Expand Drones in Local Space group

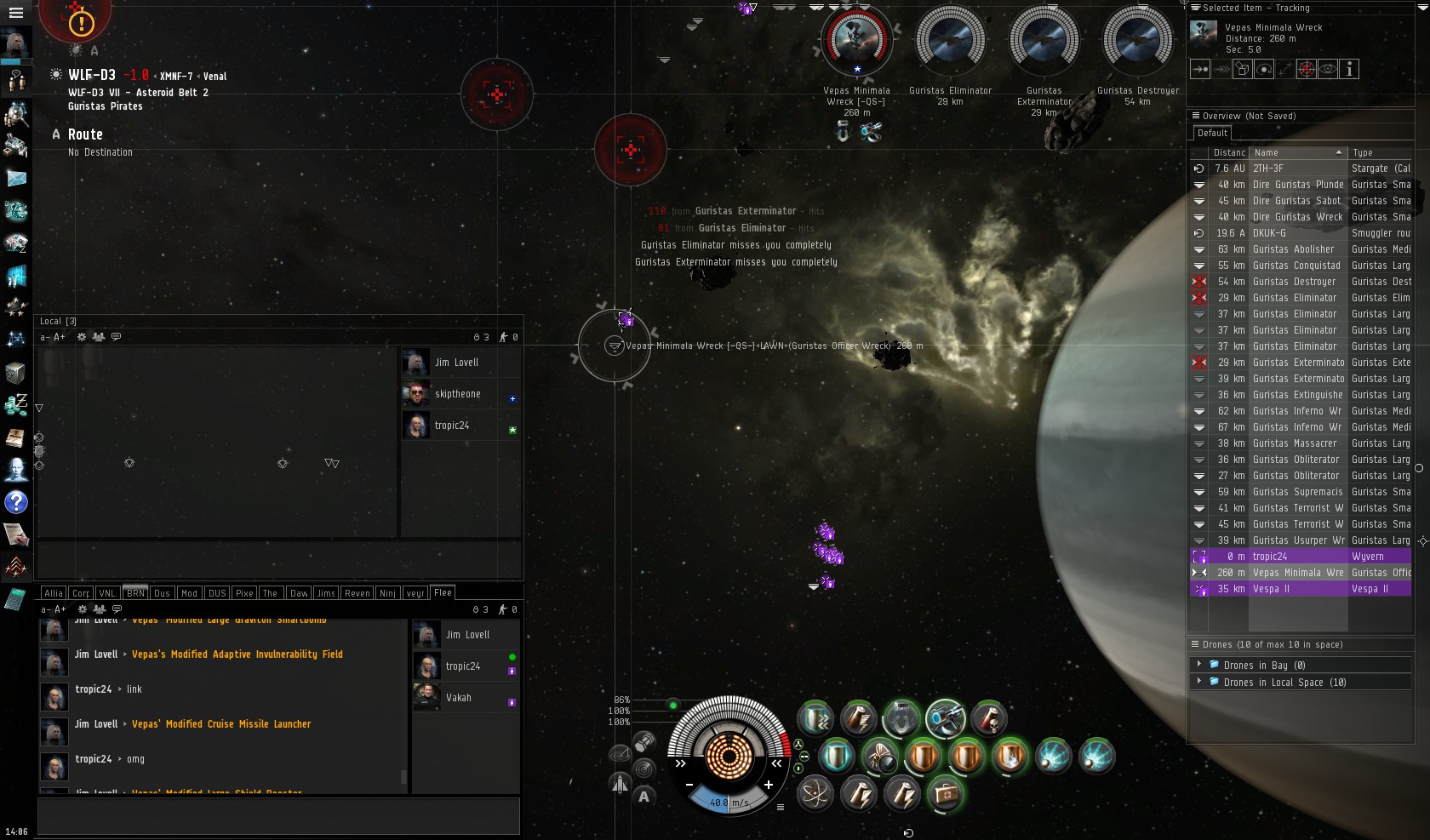(x=1199, y=682)
